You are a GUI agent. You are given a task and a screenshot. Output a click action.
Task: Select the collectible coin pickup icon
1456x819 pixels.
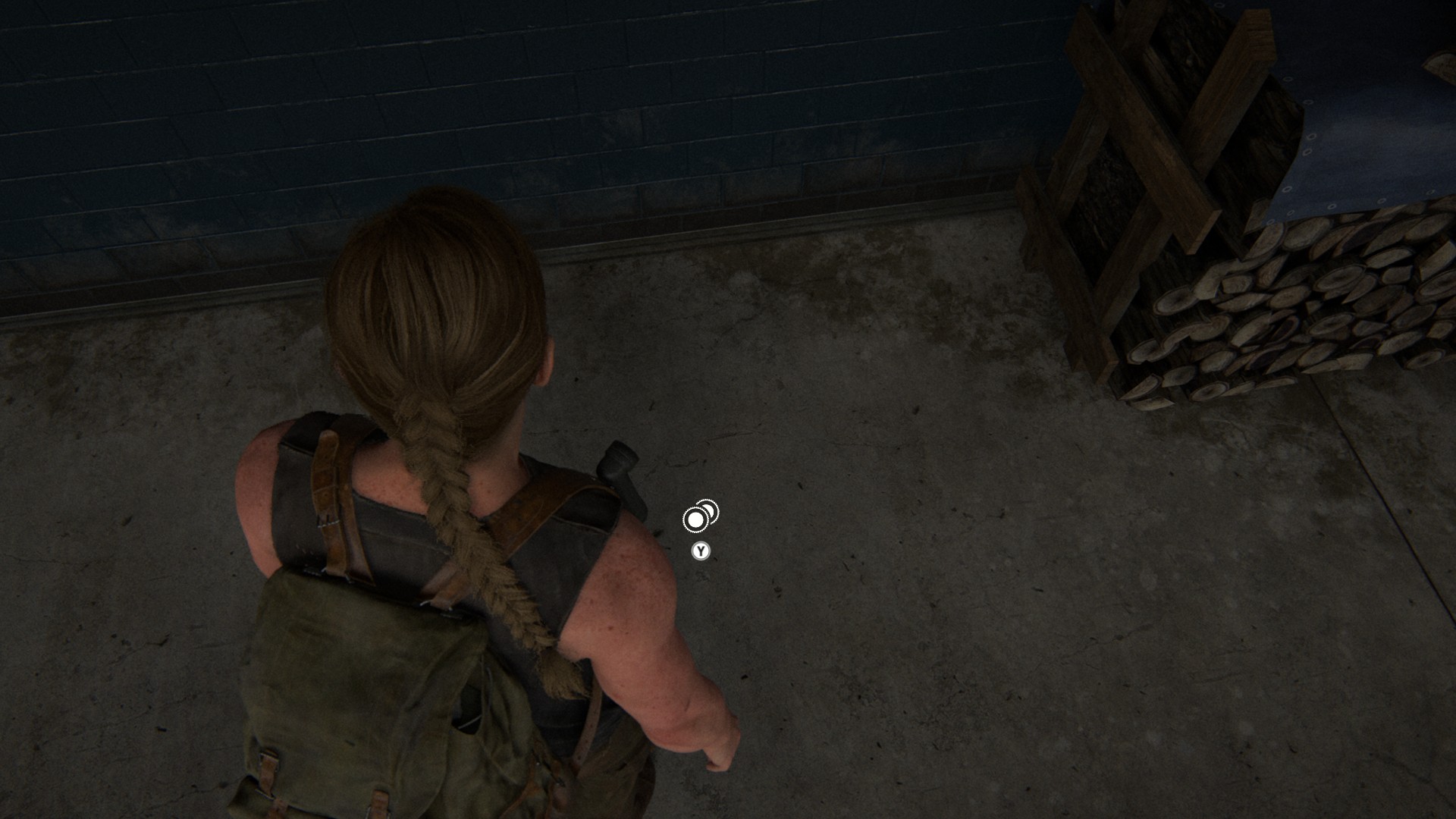pos(699,517)
